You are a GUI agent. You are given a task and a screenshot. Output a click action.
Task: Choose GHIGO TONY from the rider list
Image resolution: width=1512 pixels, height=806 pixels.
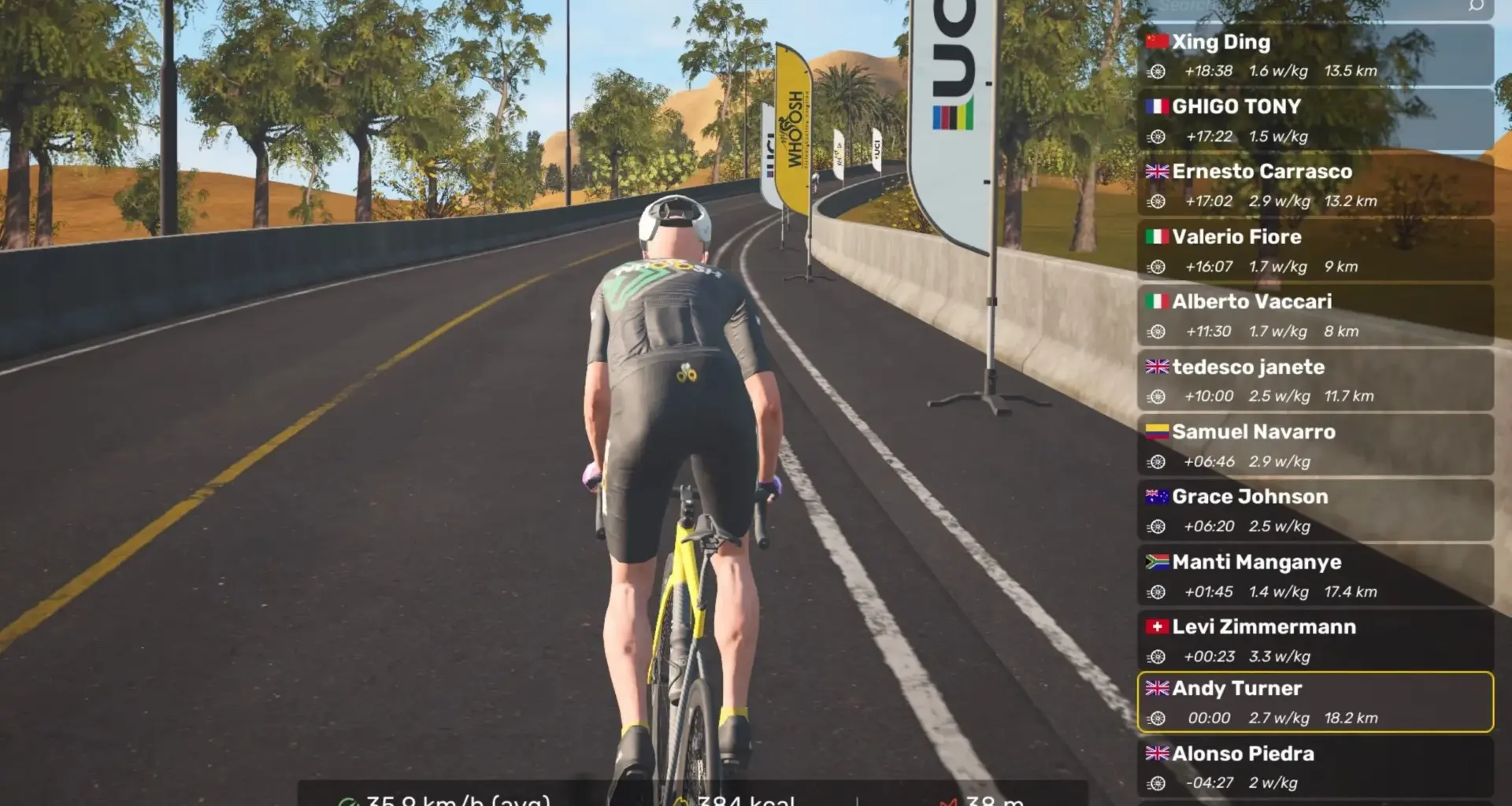click(x=1315, y=120)
